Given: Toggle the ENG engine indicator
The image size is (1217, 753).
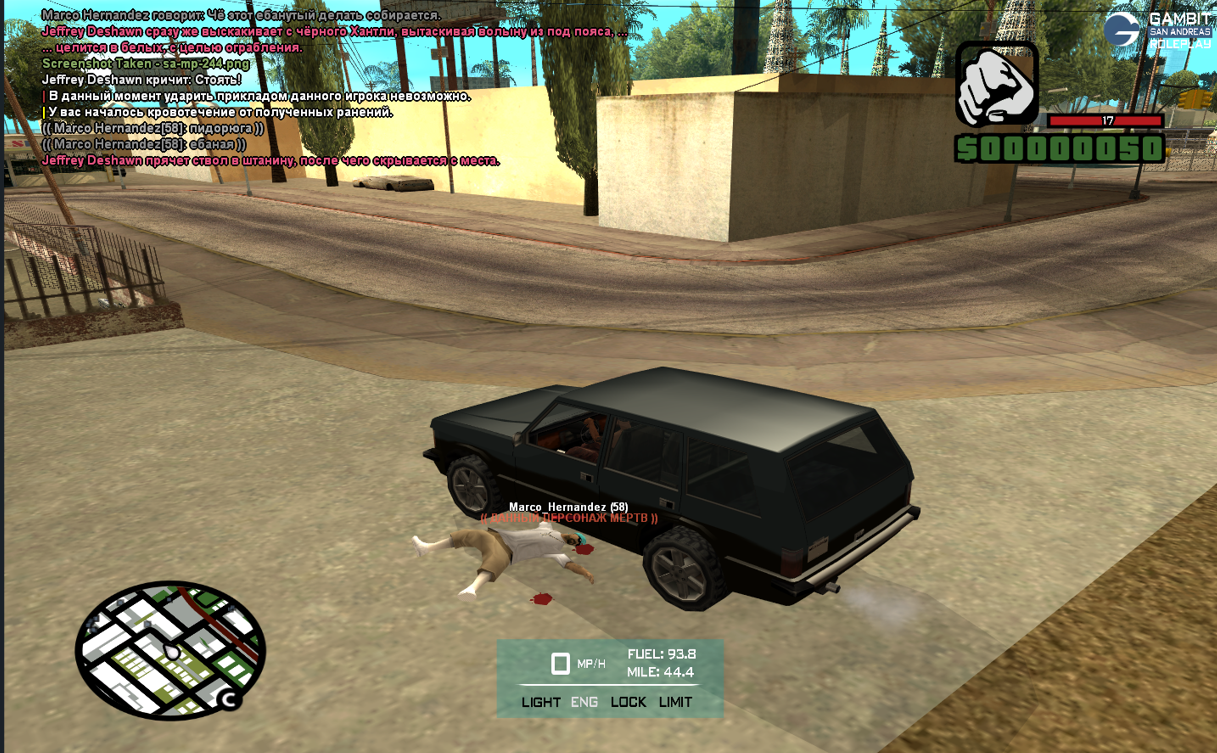Looking at the screenshot, I should point(584,702).
